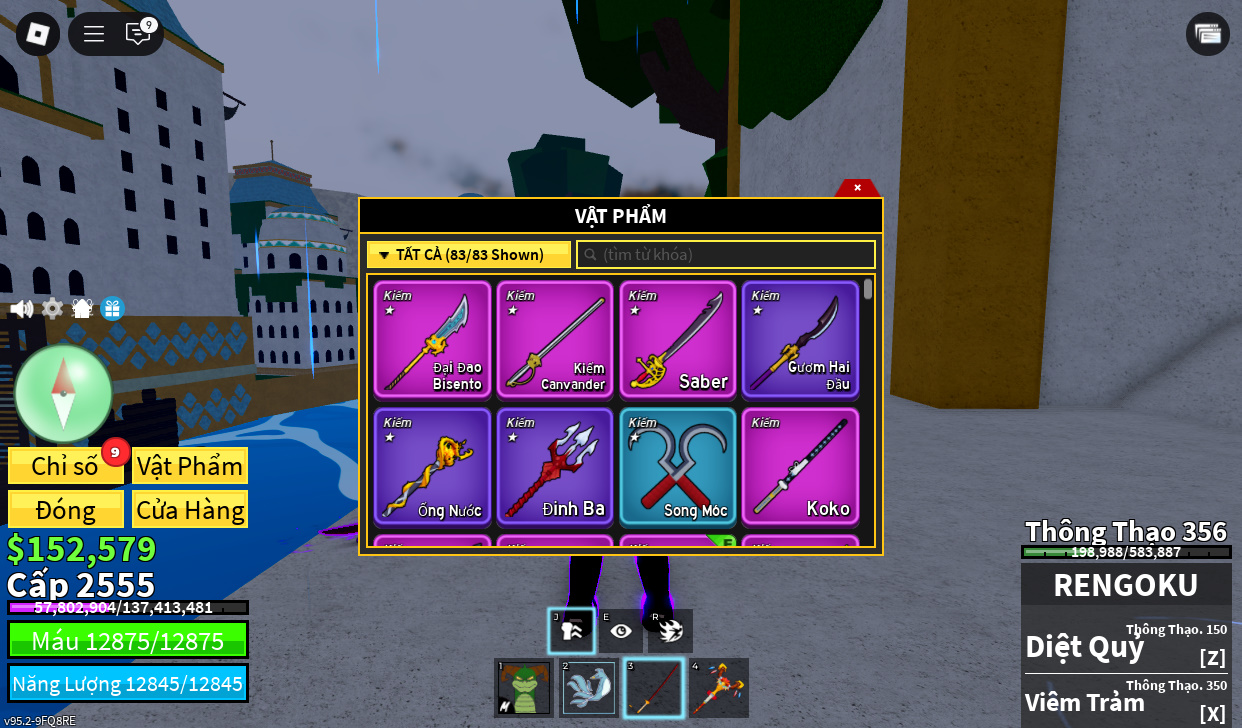Open the Roblox chat panel
Screen dimensions: 1242x728
tap(138, 34)
